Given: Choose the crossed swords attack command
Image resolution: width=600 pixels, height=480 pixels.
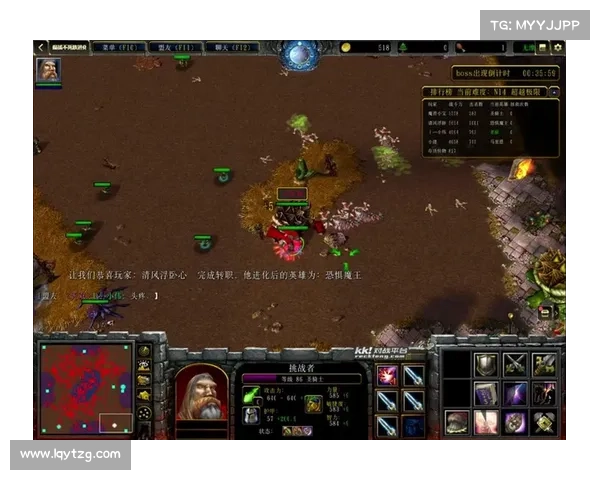Looking at the screenshot, I should [515, 365].
